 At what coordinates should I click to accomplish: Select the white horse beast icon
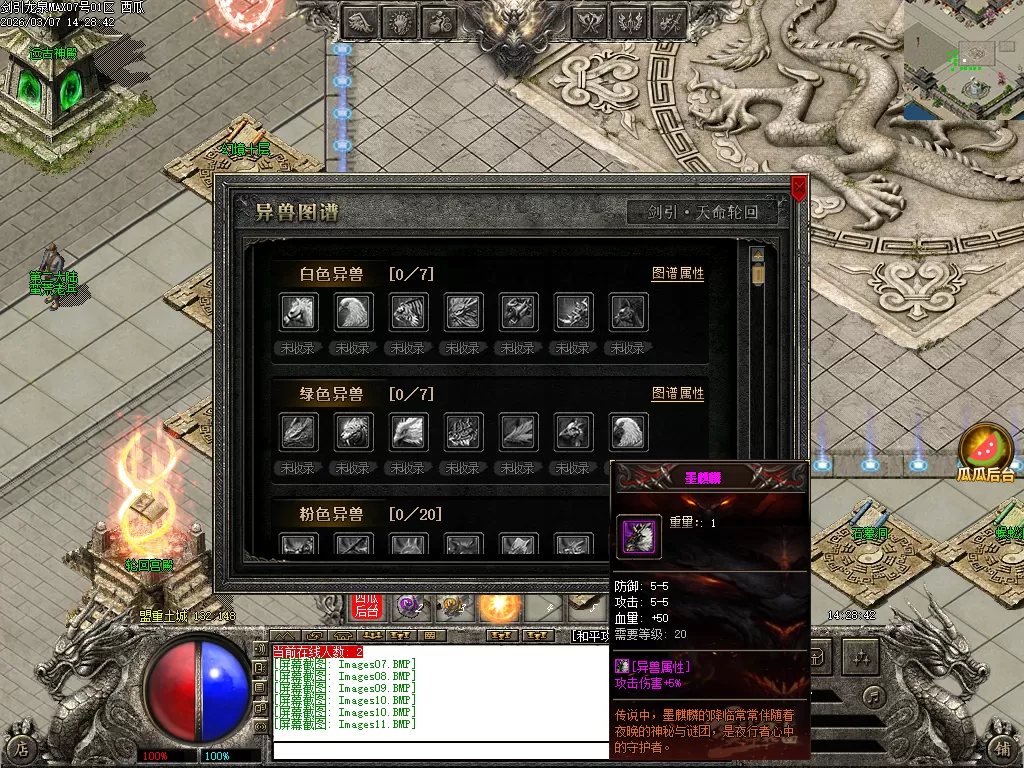(x=299, y=312)
